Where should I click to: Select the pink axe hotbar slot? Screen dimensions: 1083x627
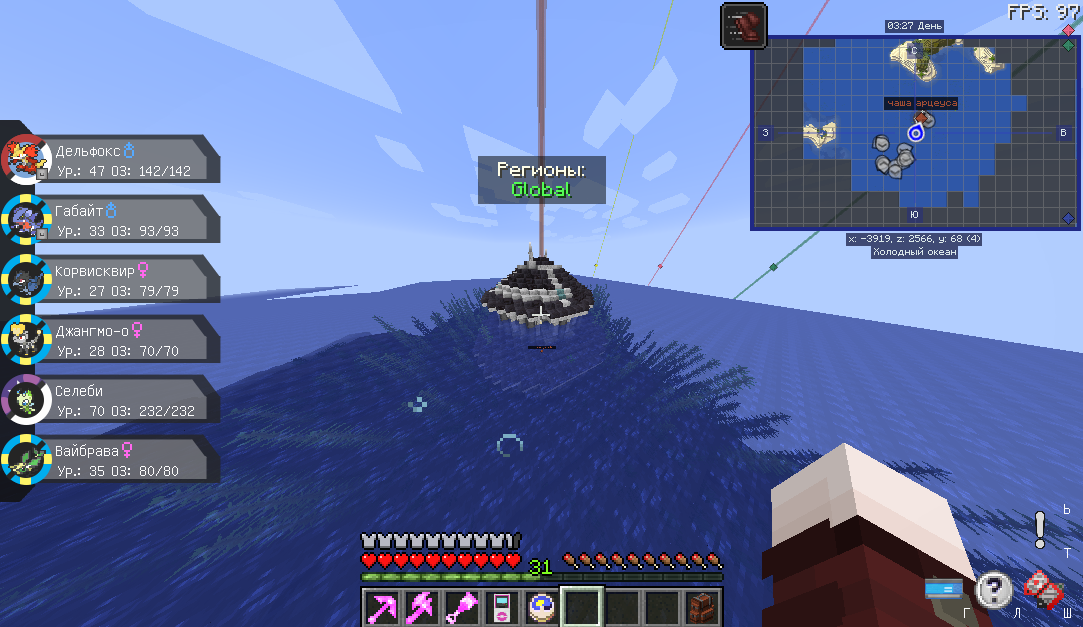click(422, 607)
